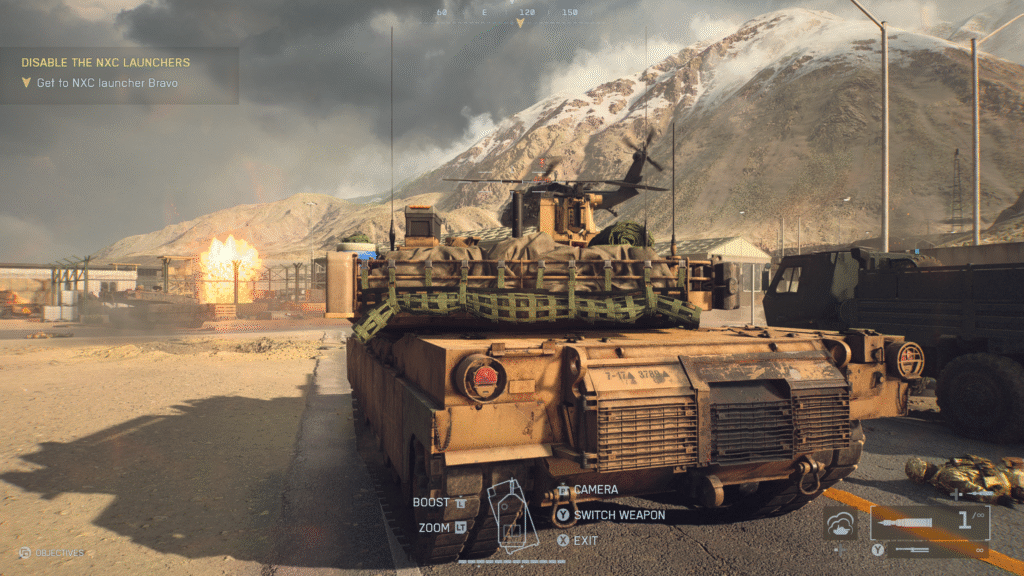
Task: Activate the tank smoke ability icon
Action: click(841, 522)
